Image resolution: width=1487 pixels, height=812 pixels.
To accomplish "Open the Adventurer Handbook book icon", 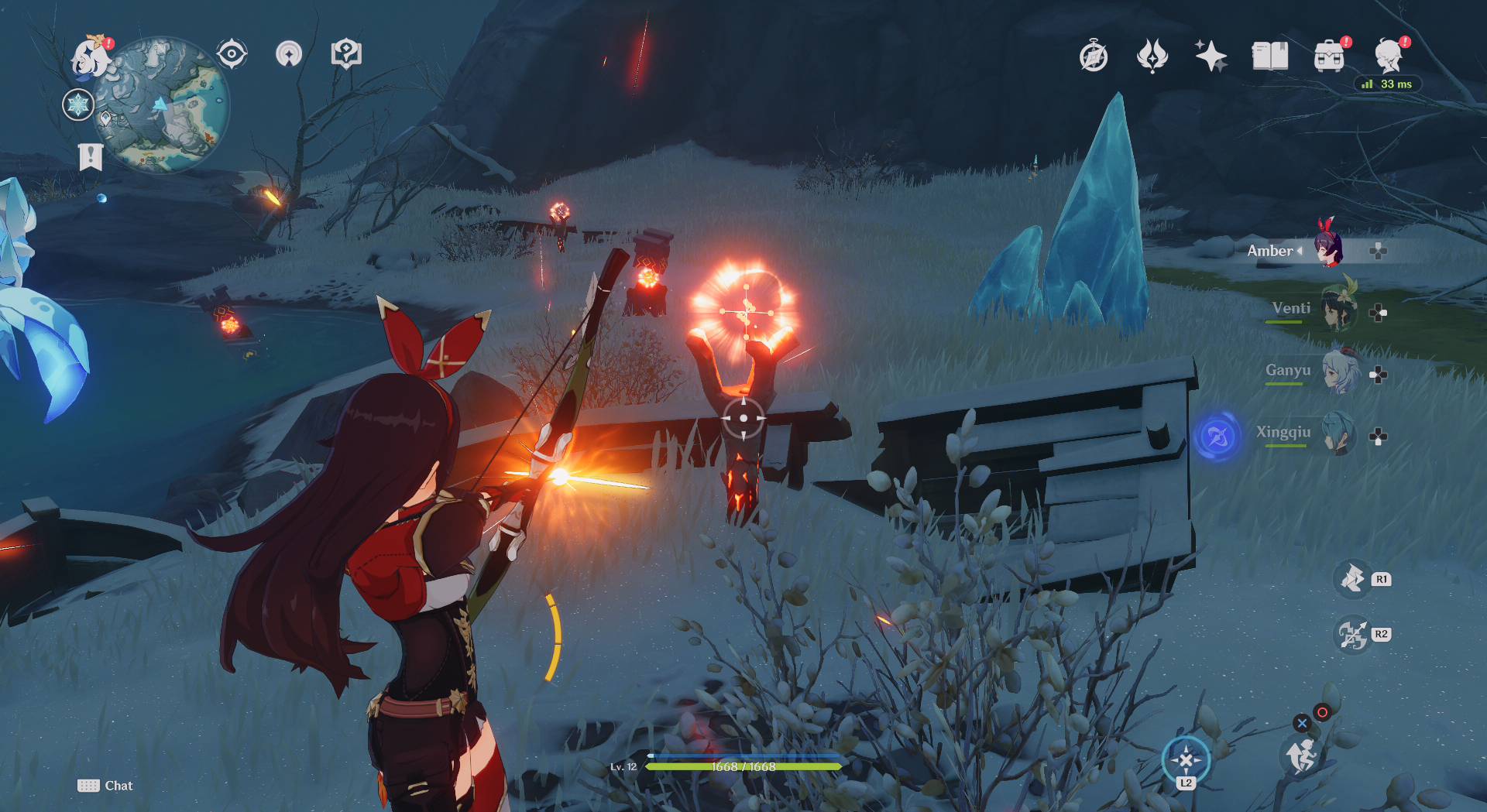I will tap(1270, 54).
